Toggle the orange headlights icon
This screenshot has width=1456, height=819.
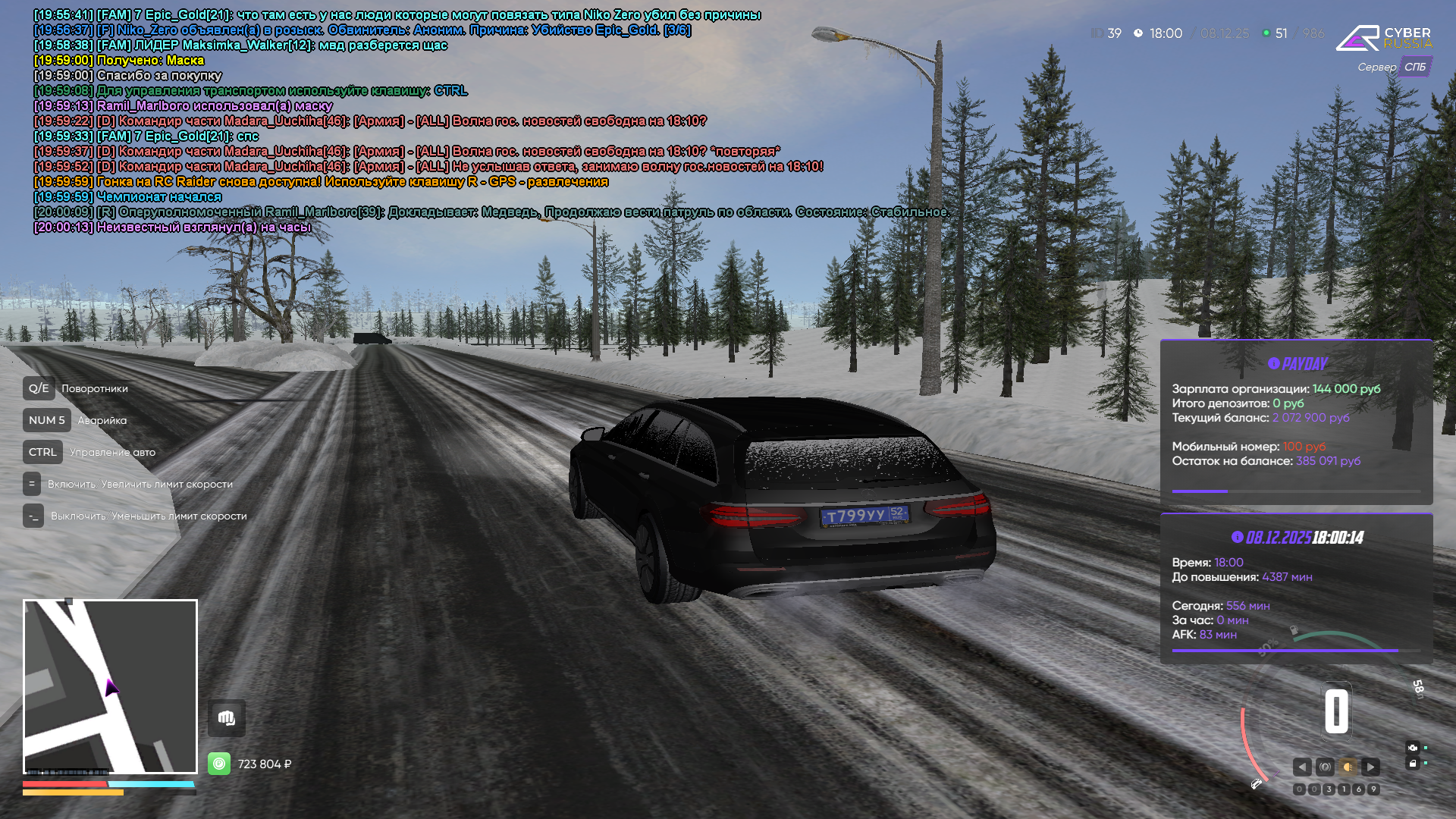[x=1348, y=767]
